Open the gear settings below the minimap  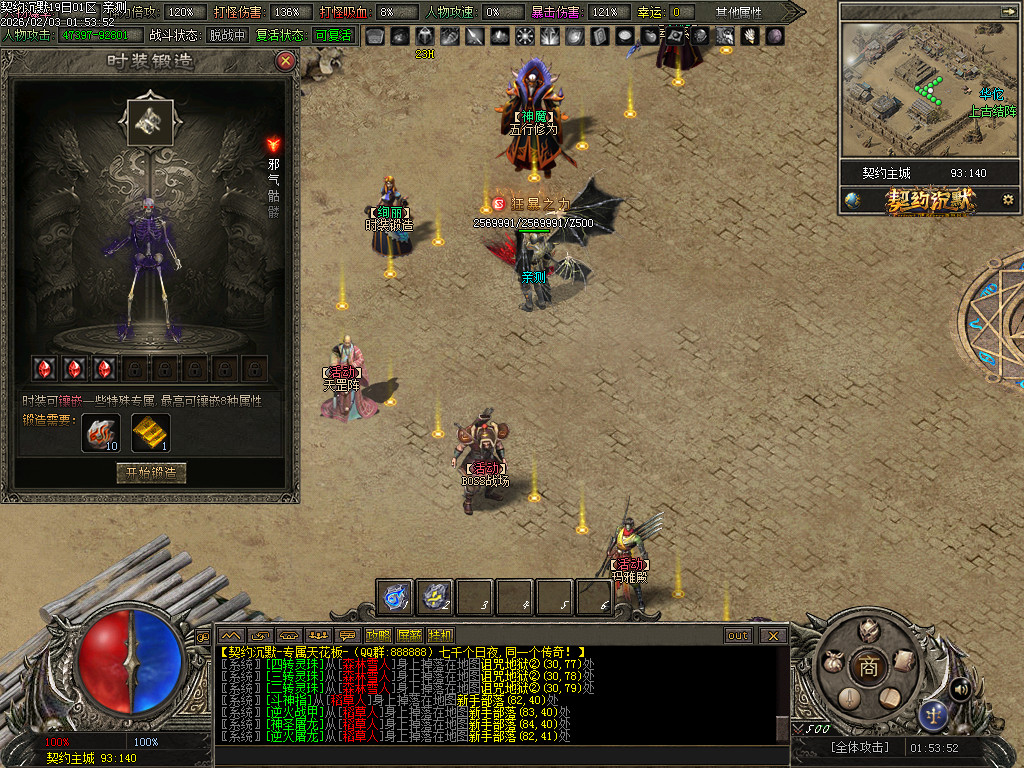coord(1008,200)
